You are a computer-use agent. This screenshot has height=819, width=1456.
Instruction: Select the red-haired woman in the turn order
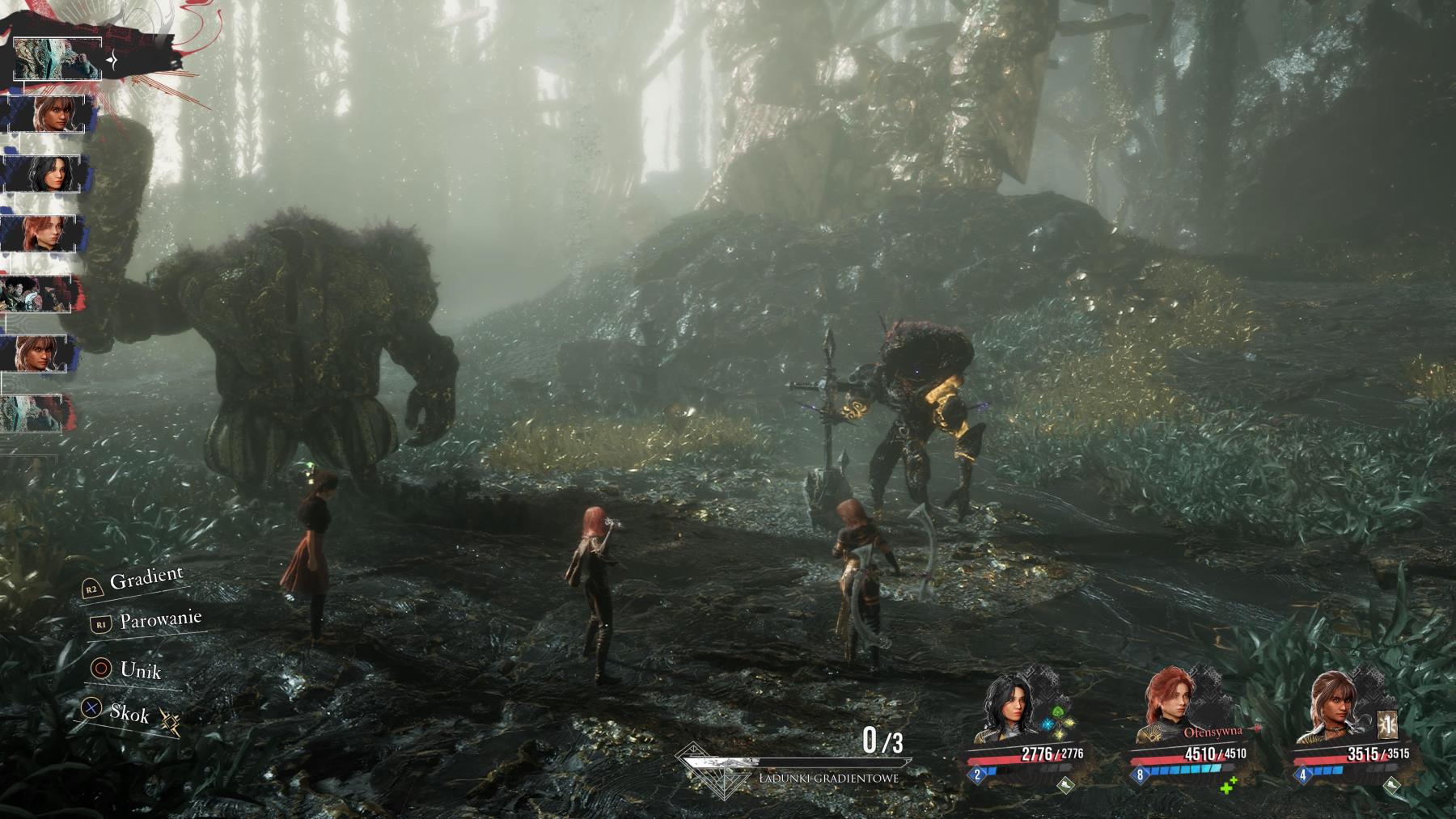click(x=49, y=233)
